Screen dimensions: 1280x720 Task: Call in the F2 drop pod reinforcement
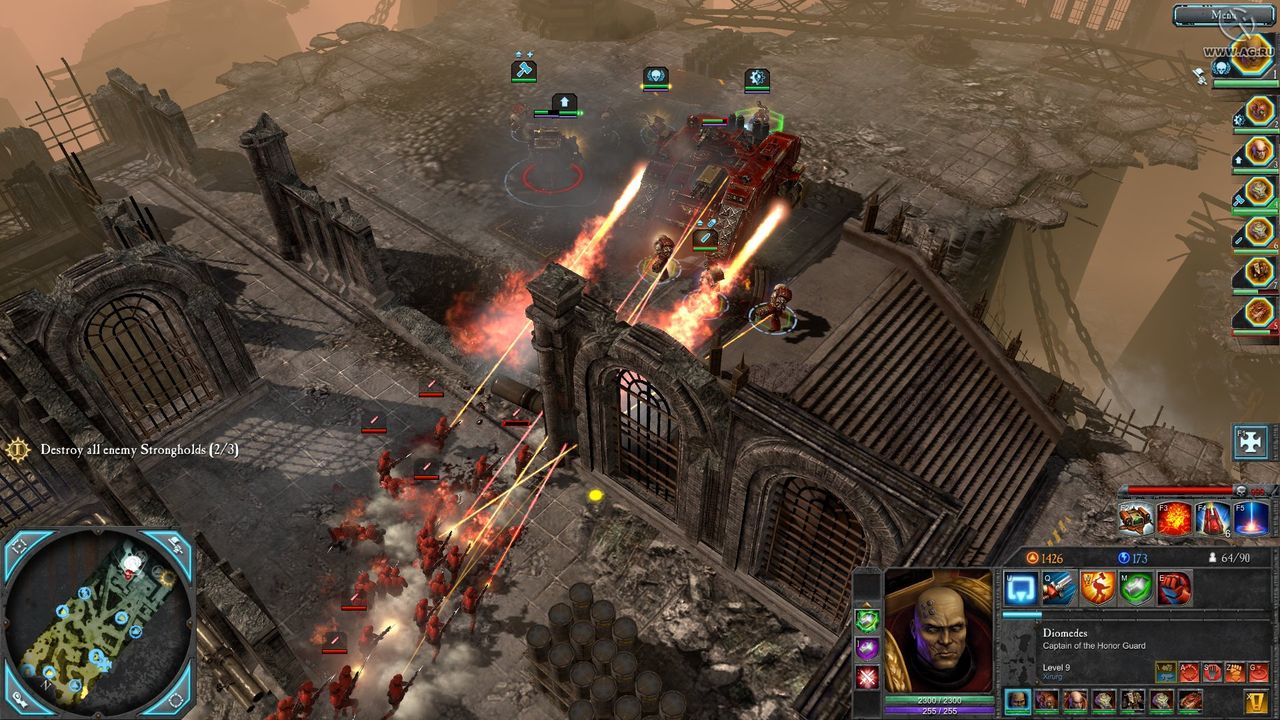1135,519
